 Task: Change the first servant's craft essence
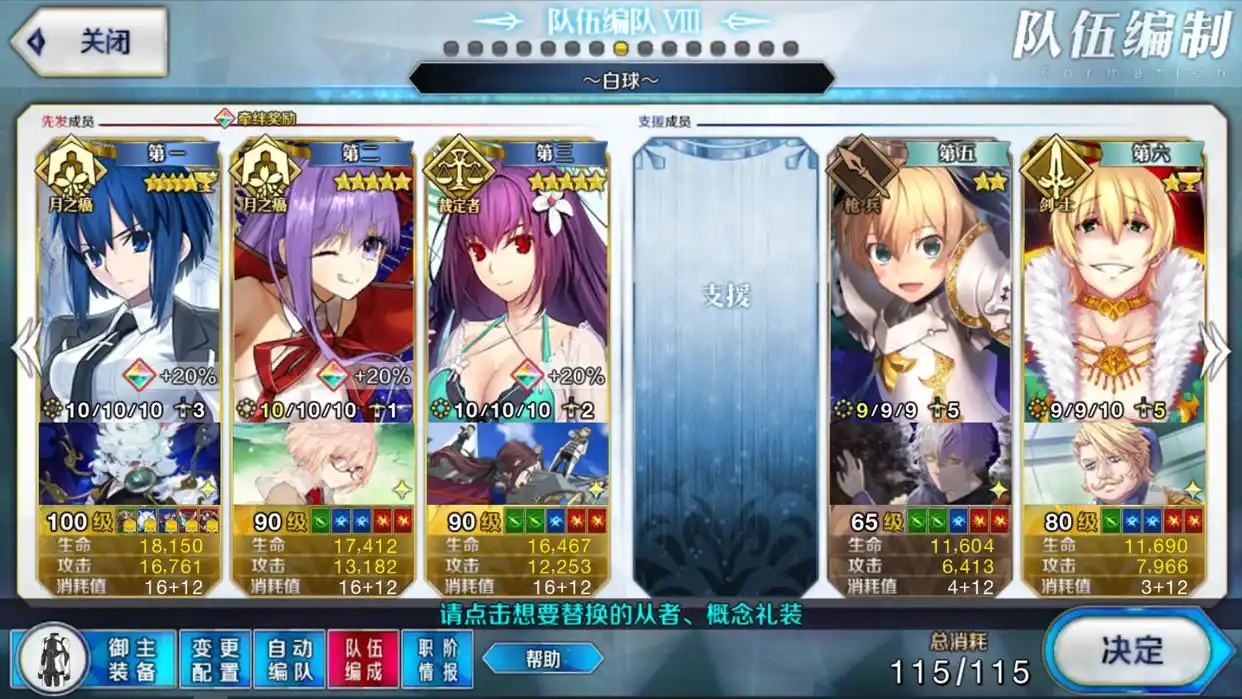(129, 464)
